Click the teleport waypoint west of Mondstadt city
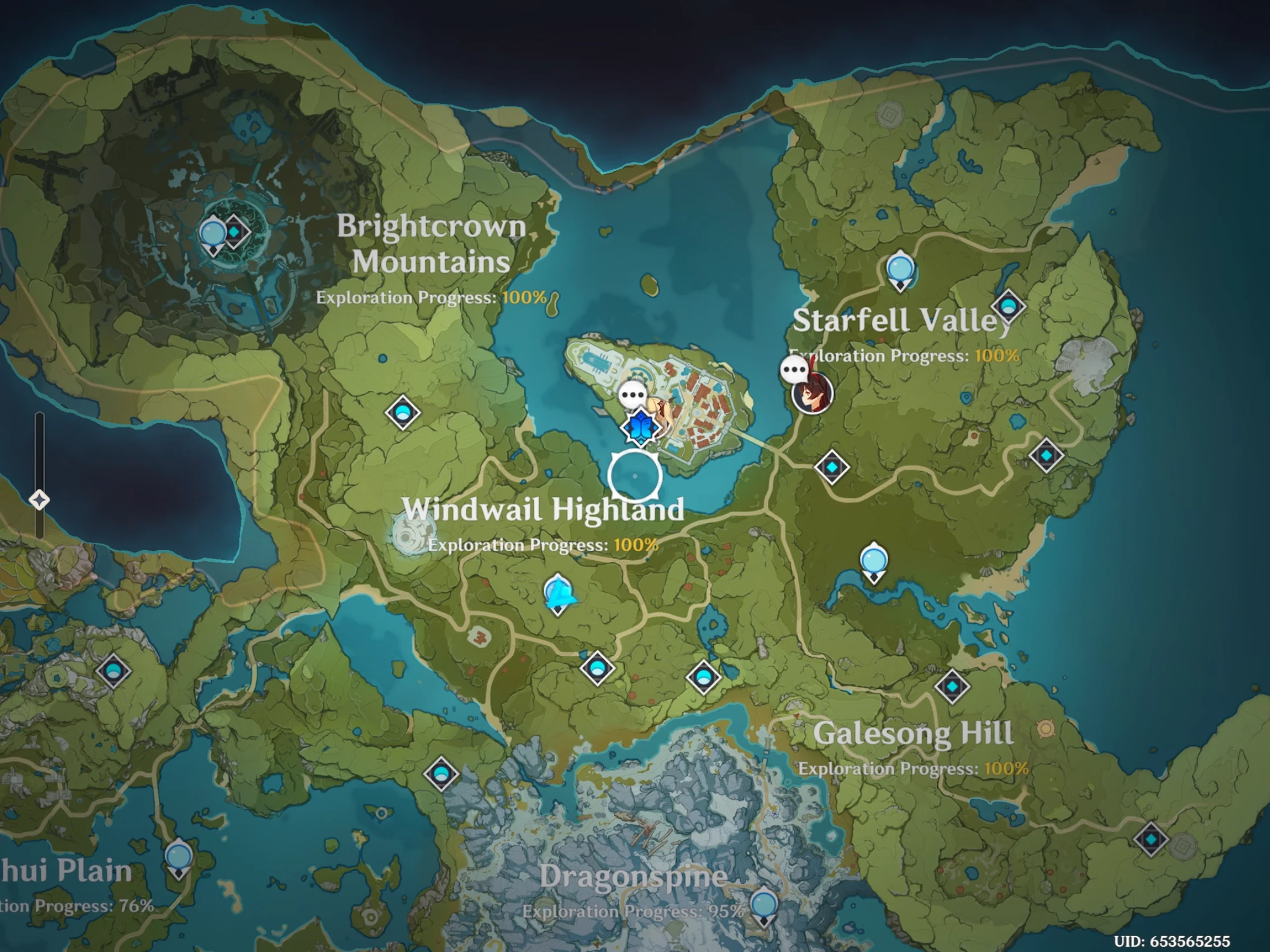This screenshot has width=1270, height=952. coord(403,411)
